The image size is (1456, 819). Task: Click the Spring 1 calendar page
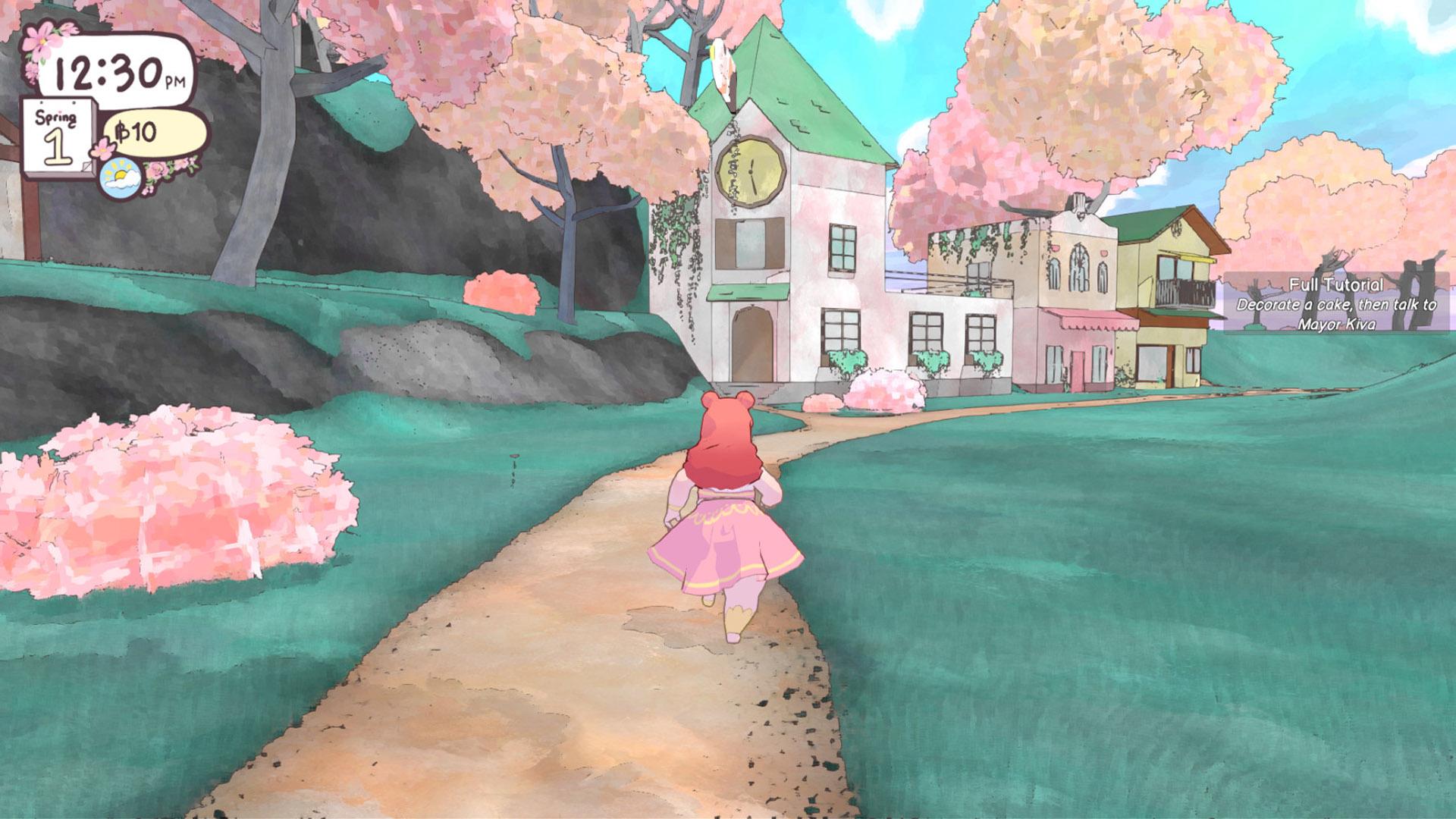pos(59,137)
